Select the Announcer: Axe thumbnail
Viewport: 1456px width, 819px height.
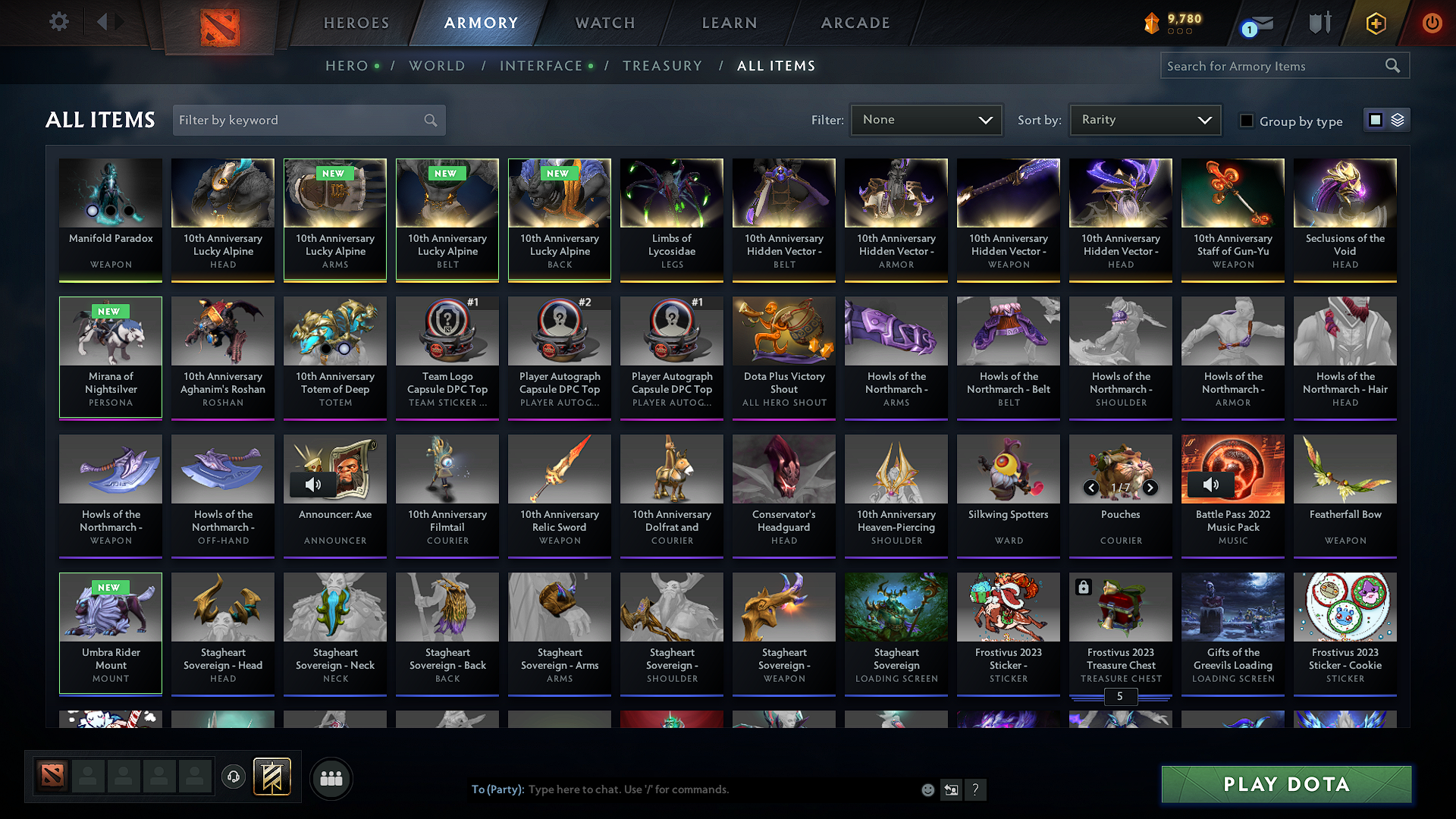pyautogui.click(x=334, y=469)
